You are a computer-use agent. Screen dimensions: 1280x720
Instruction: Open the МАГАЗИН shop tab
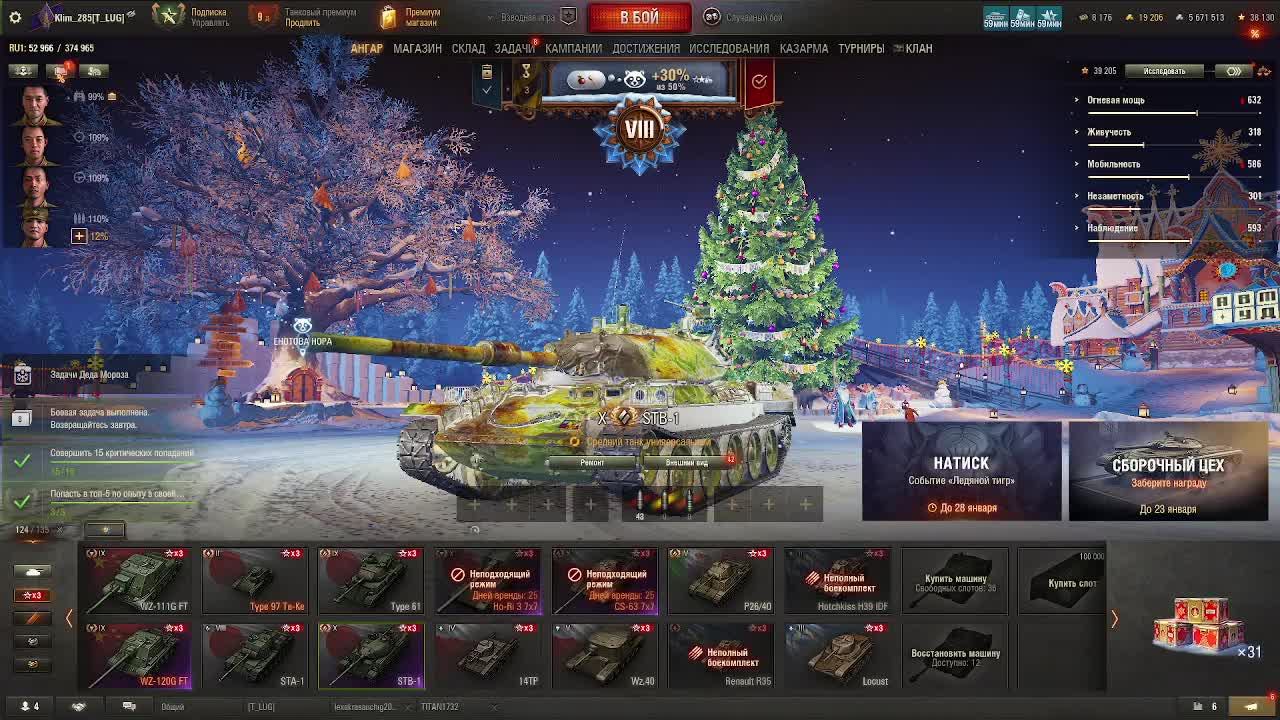coord(417,48)
